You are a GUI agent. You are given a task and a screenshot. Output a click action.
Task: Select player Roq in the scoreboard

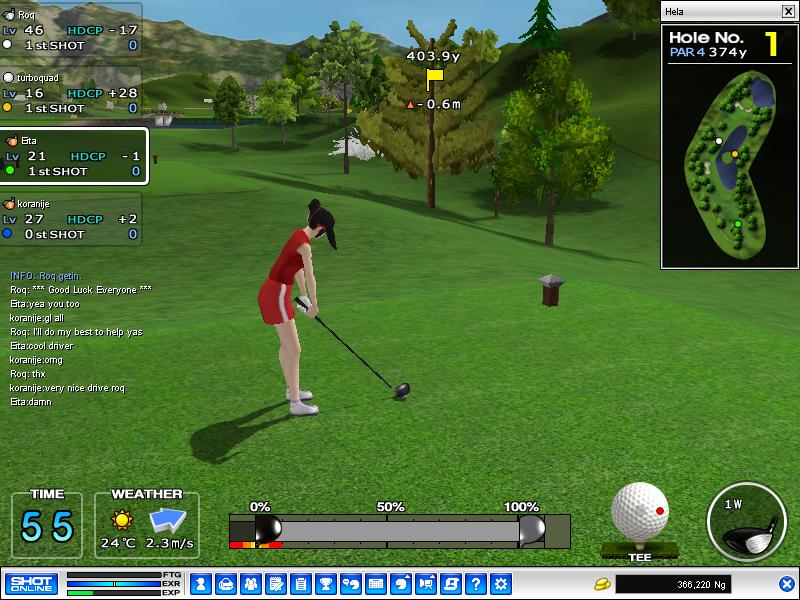point(70,29)
